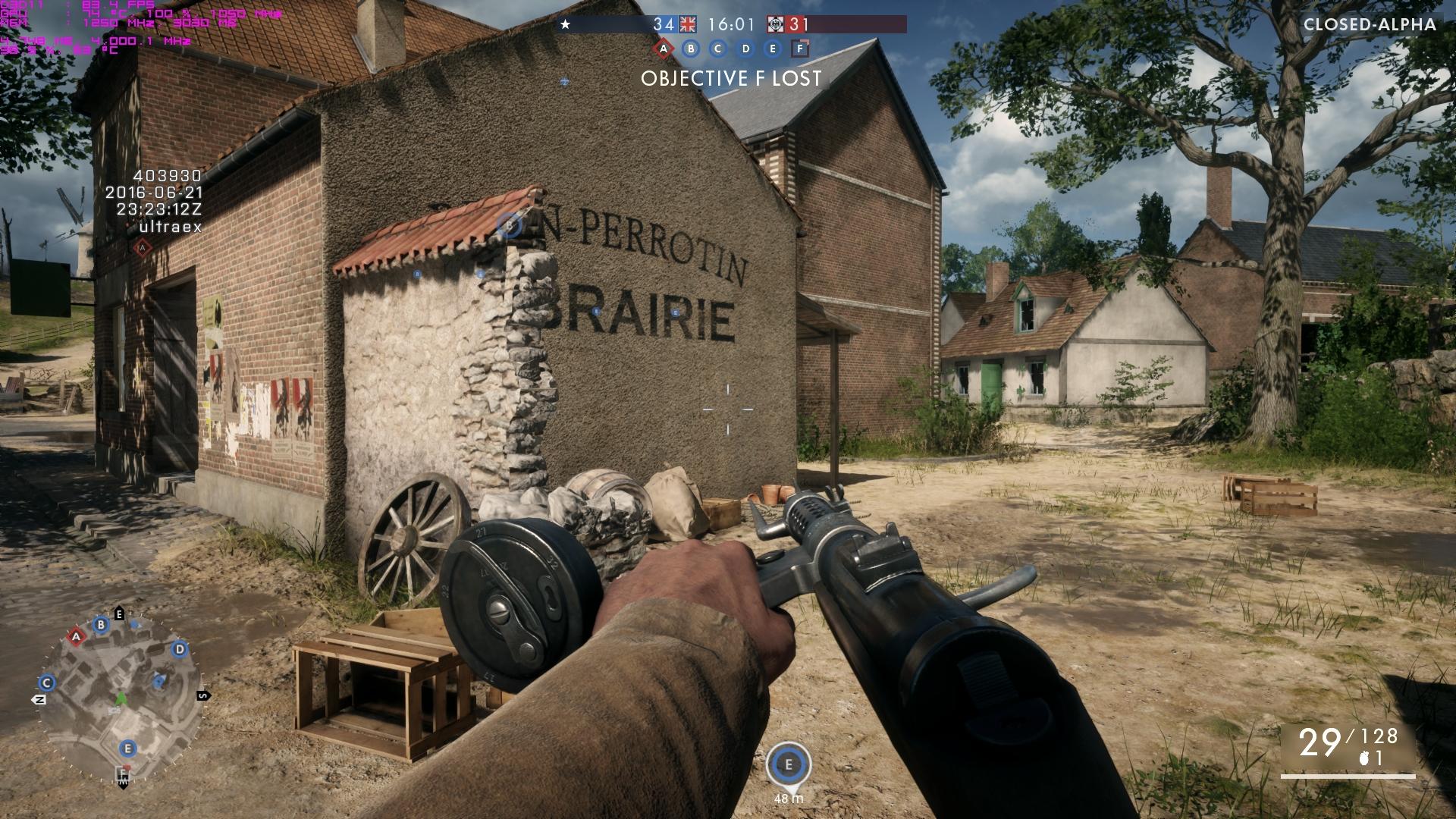
Task: Select red objective A marker on minimap
Action: click(x=76, y=637)
